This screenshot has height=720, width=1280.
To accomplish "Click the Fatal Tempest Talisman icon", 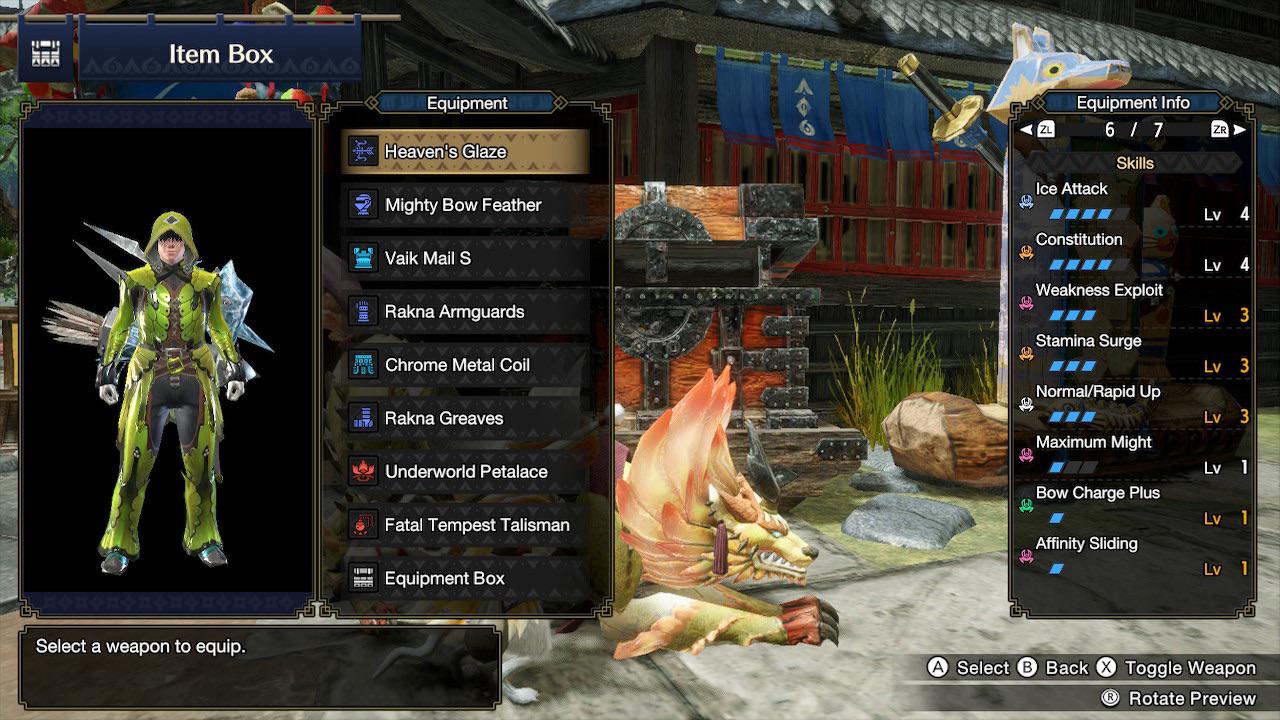I will coord(364,524).
